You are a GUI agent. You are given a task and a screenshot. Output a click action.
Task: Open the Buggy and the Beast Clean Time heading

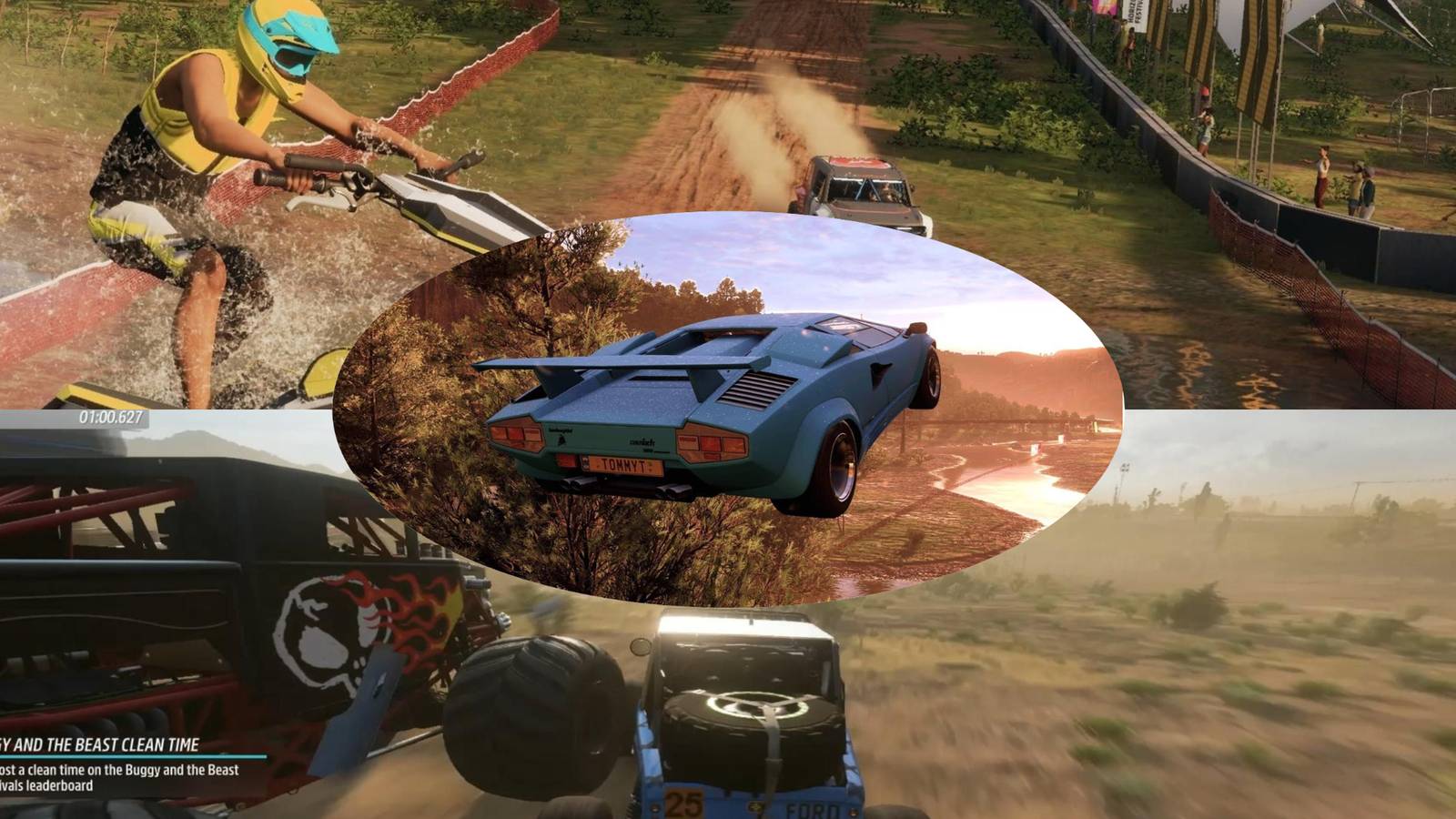pos(102,744)
